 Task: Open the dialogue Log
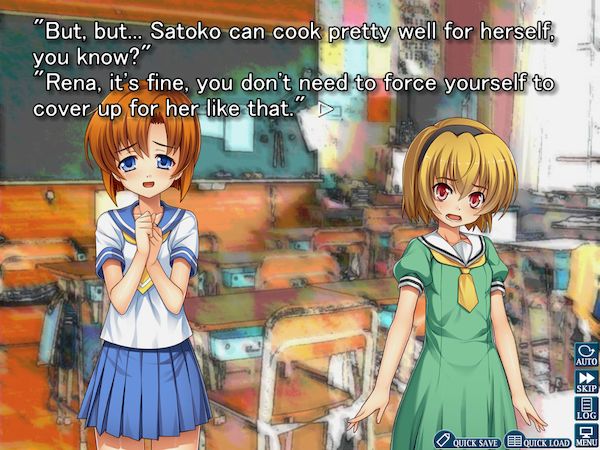[x=586, y=407]
